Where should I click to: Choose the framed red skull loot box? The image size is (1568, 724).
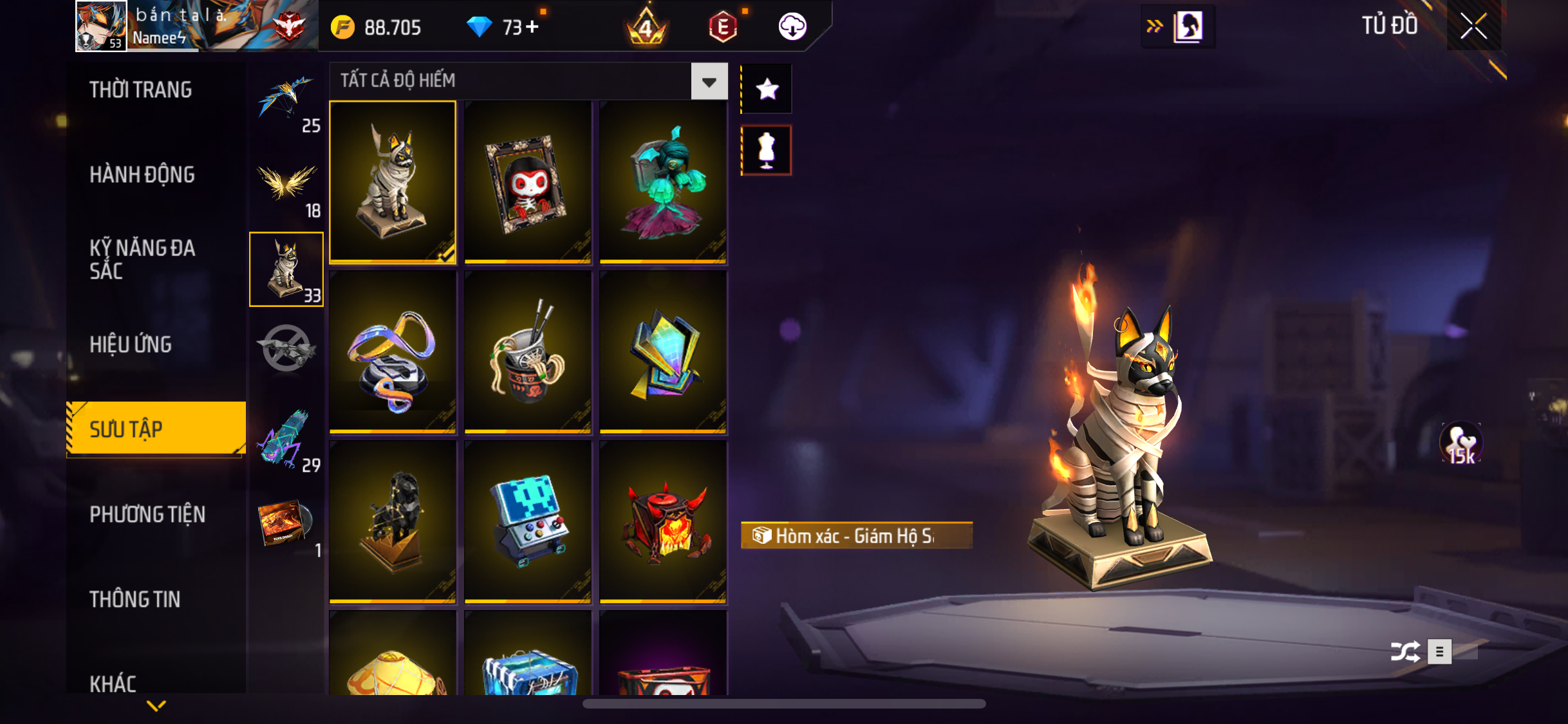tap(528, 182)
